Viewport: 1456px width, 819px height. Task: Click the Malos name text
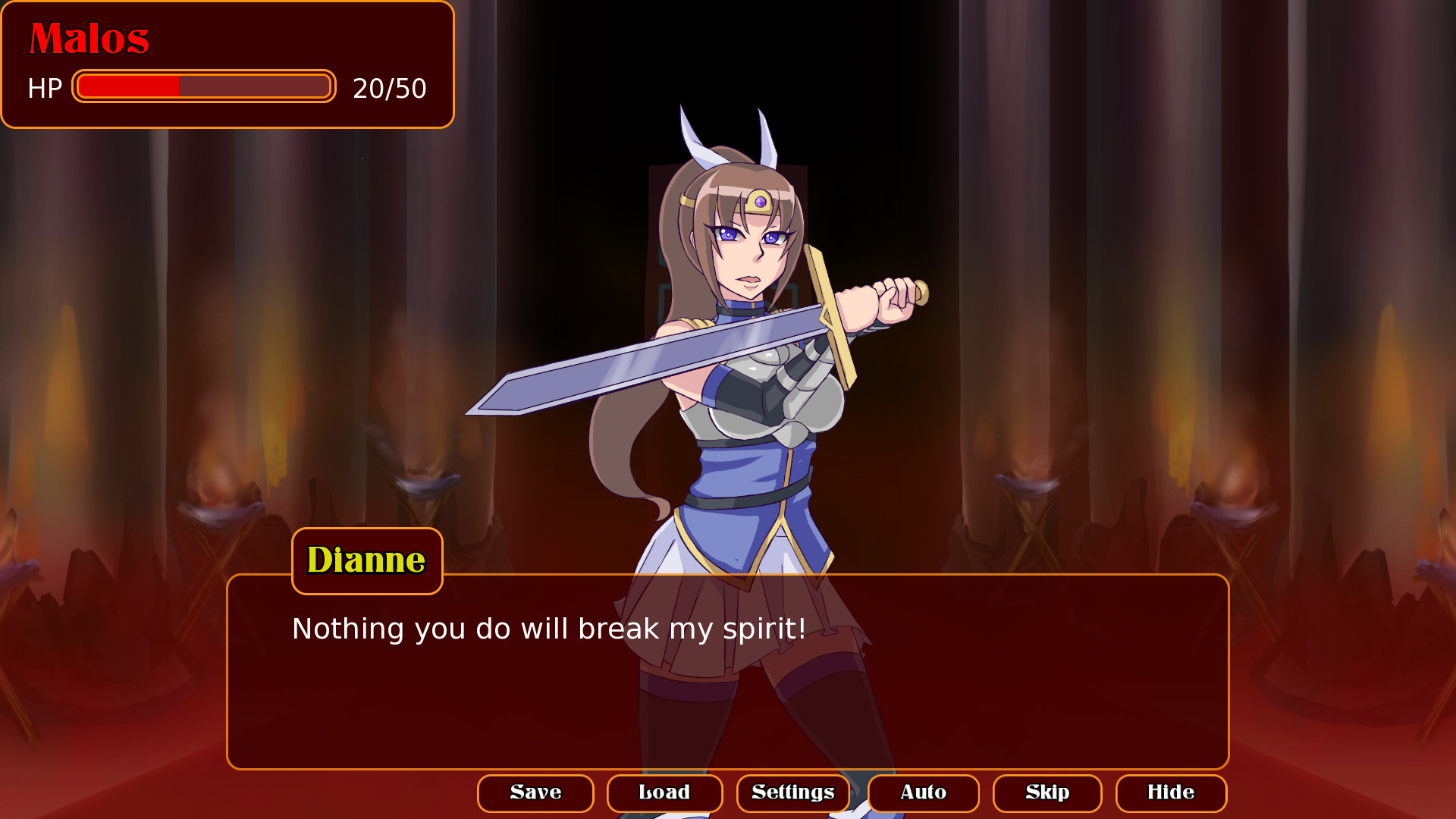(x=89, y=39)
